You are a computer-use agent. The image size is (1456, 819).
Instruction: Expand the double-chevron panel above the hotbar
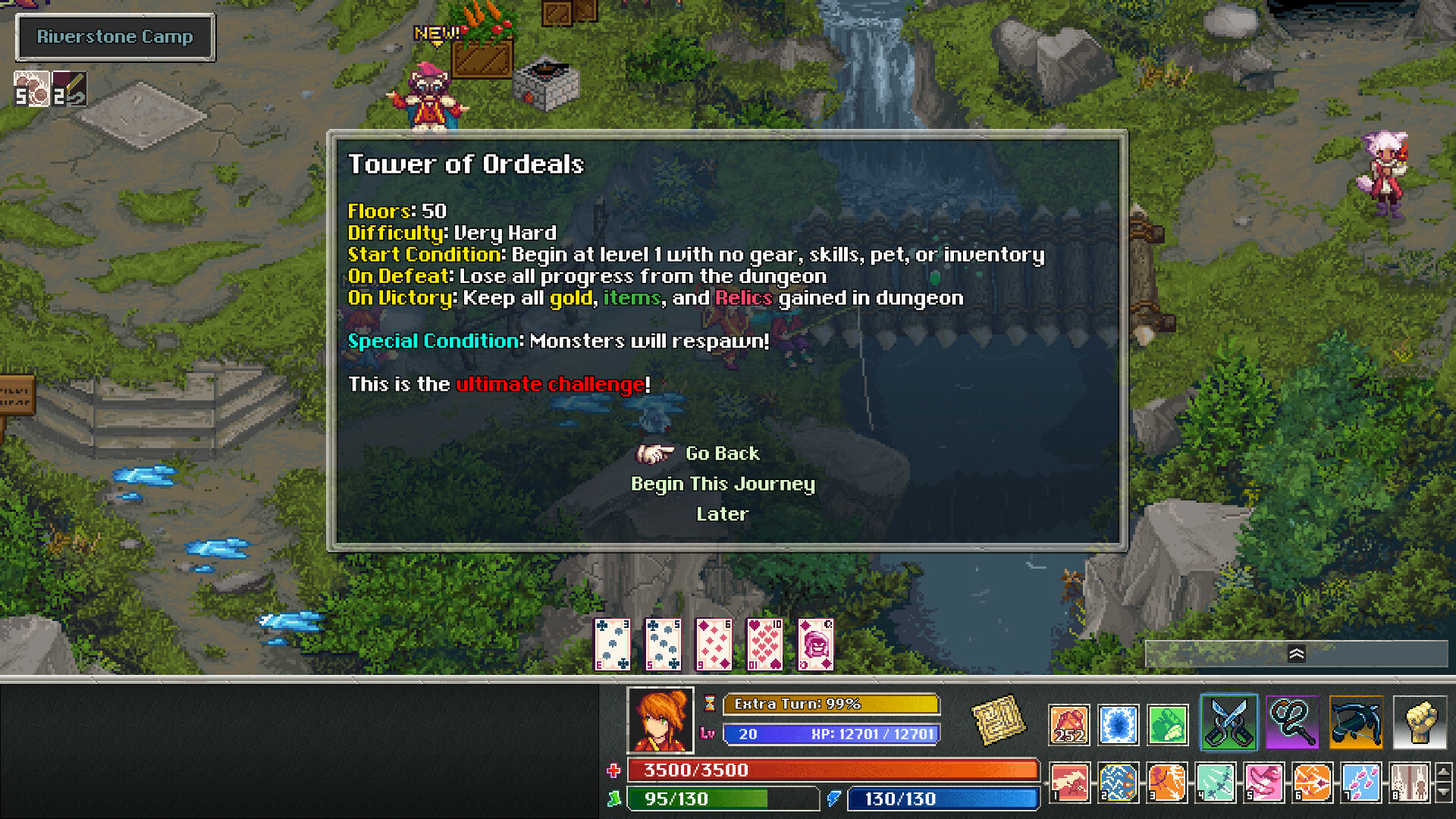click(1298, 653)
